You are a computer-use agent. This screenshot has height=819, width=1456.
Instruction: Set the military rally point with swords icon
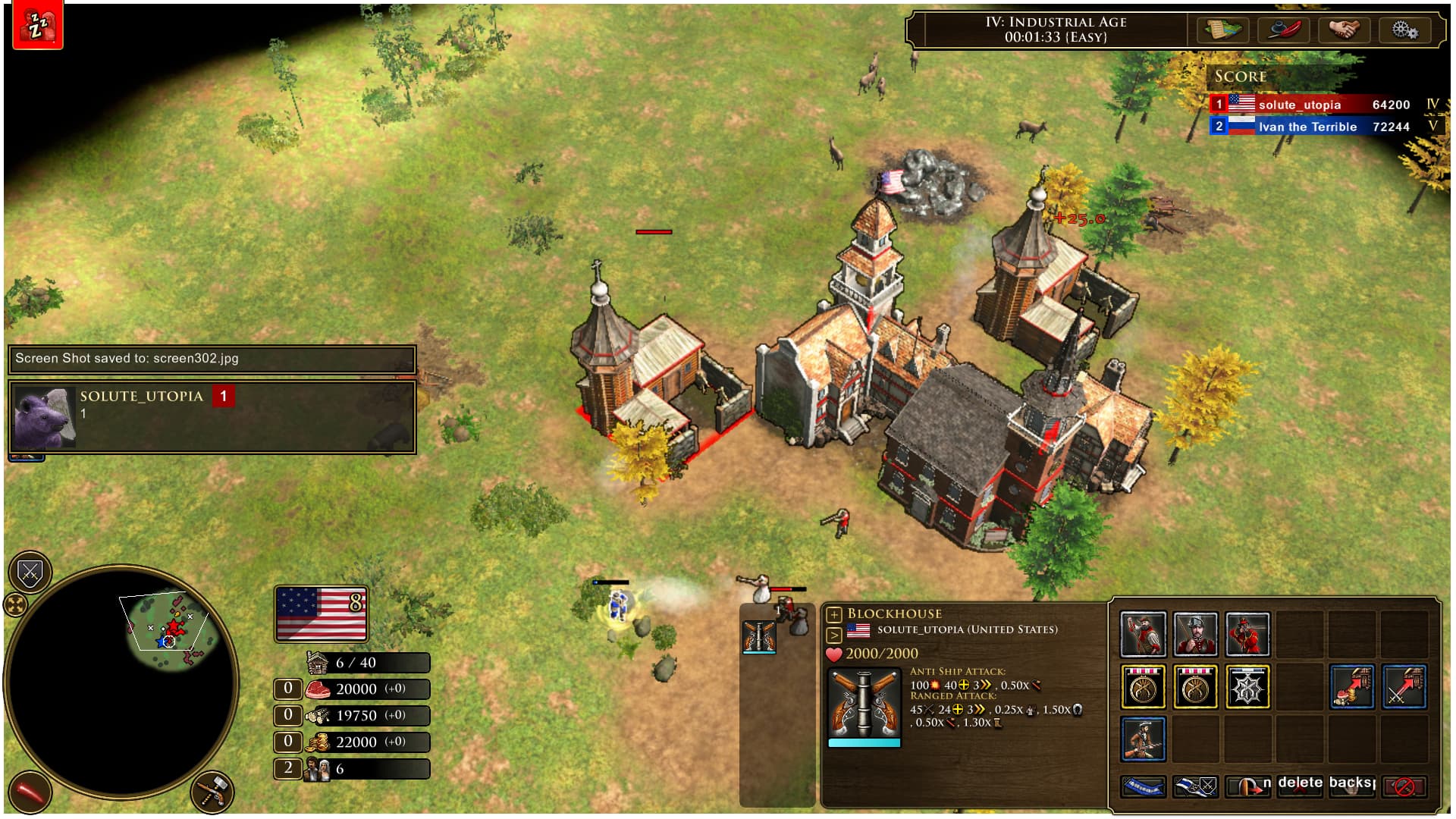(1404, 687)
